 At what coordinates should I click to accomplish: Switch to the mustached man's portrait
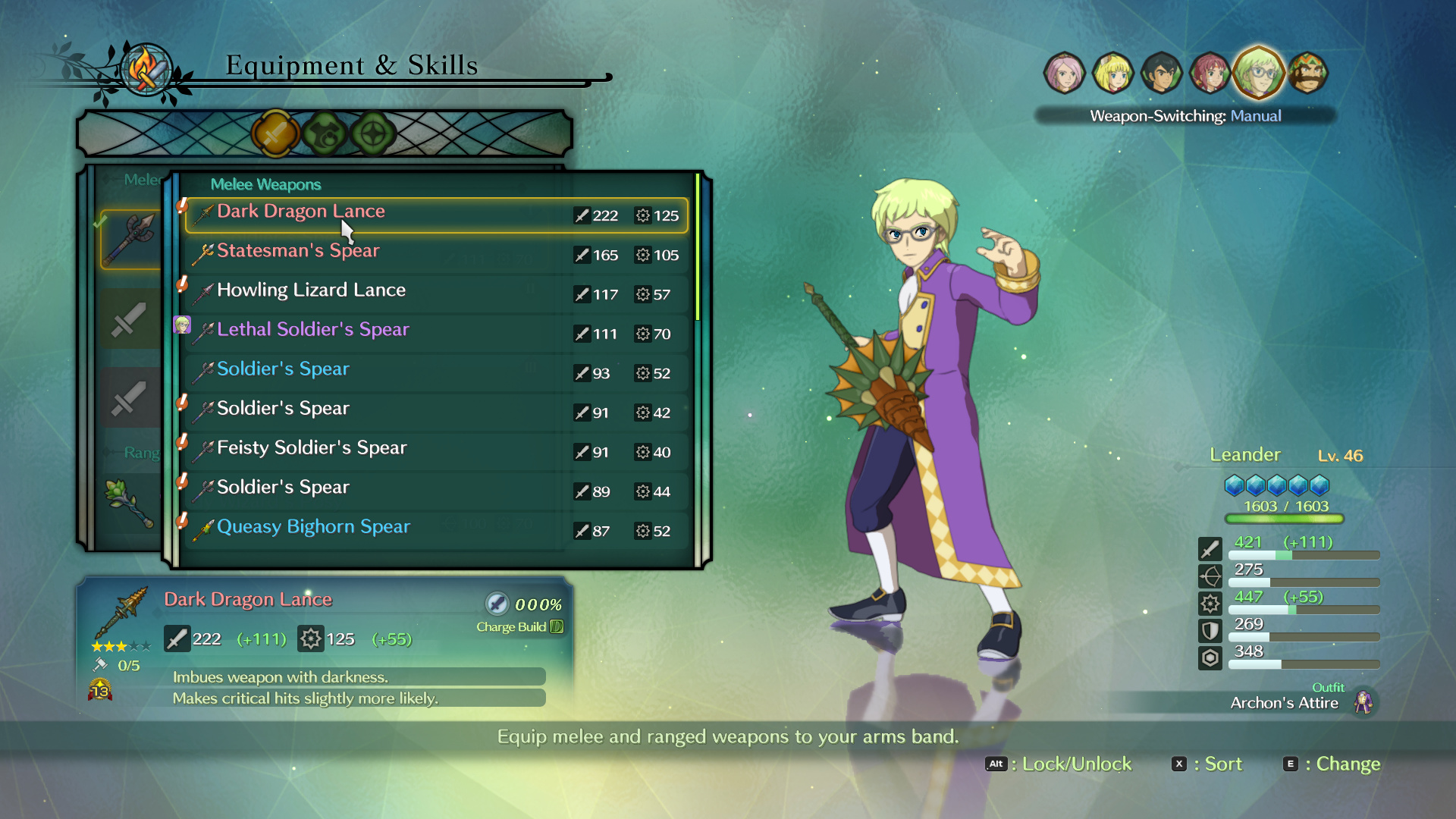click(x=1308, y=74)
